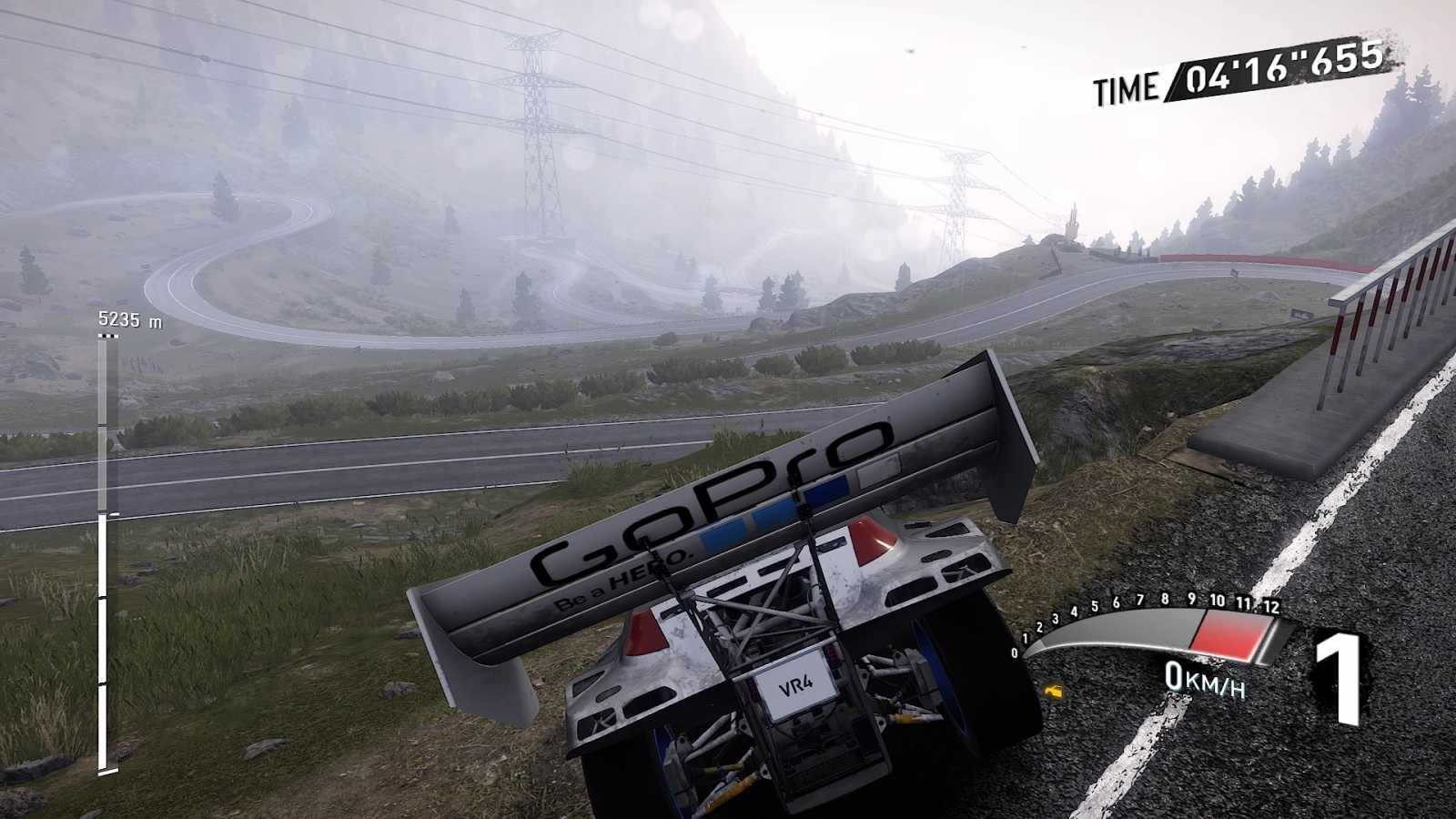This screenshot has width=1456, height=819.
Task: Click the redline zone of the RPM gauge
Action: point(1228,637)
